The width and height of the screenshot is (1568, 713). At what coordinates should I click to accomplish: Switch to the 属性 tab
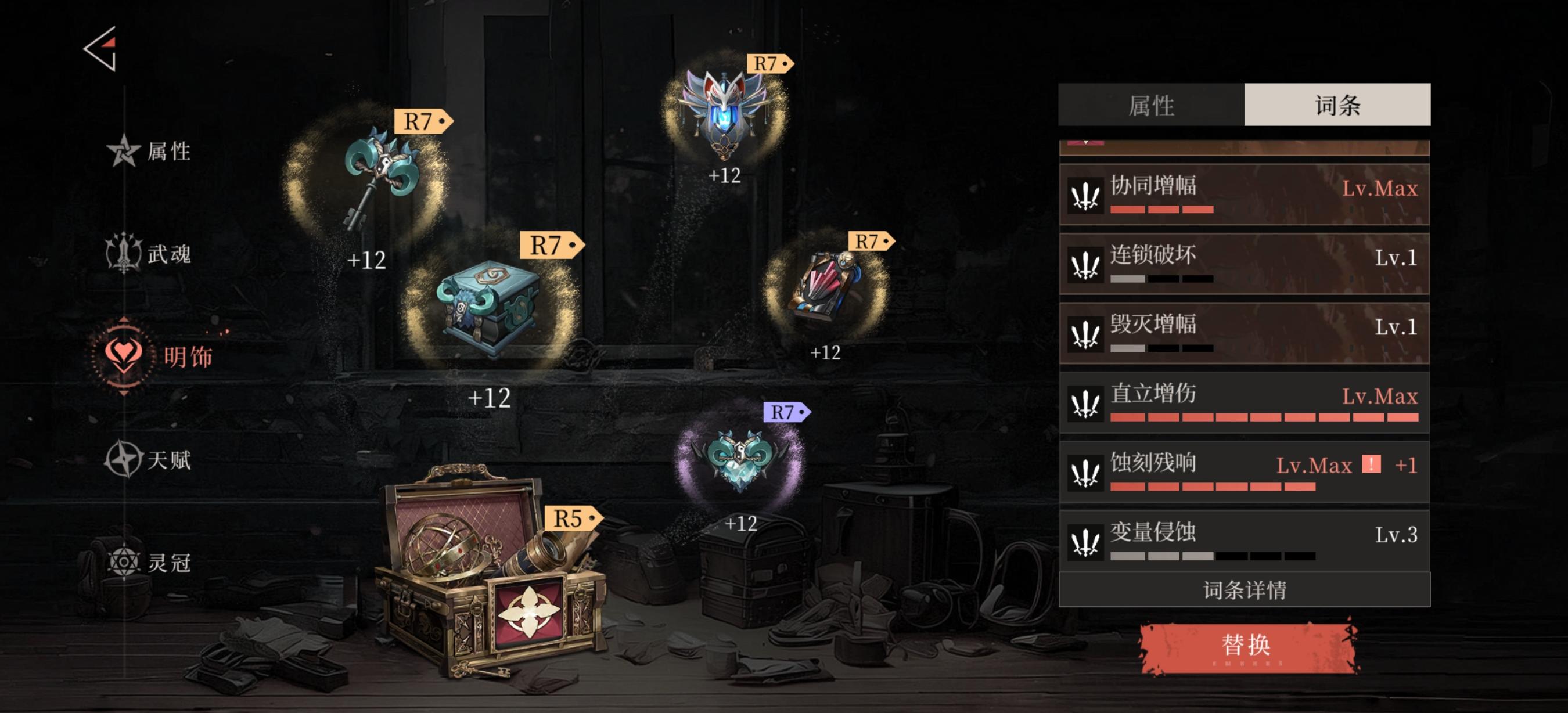click(1150, 105)
